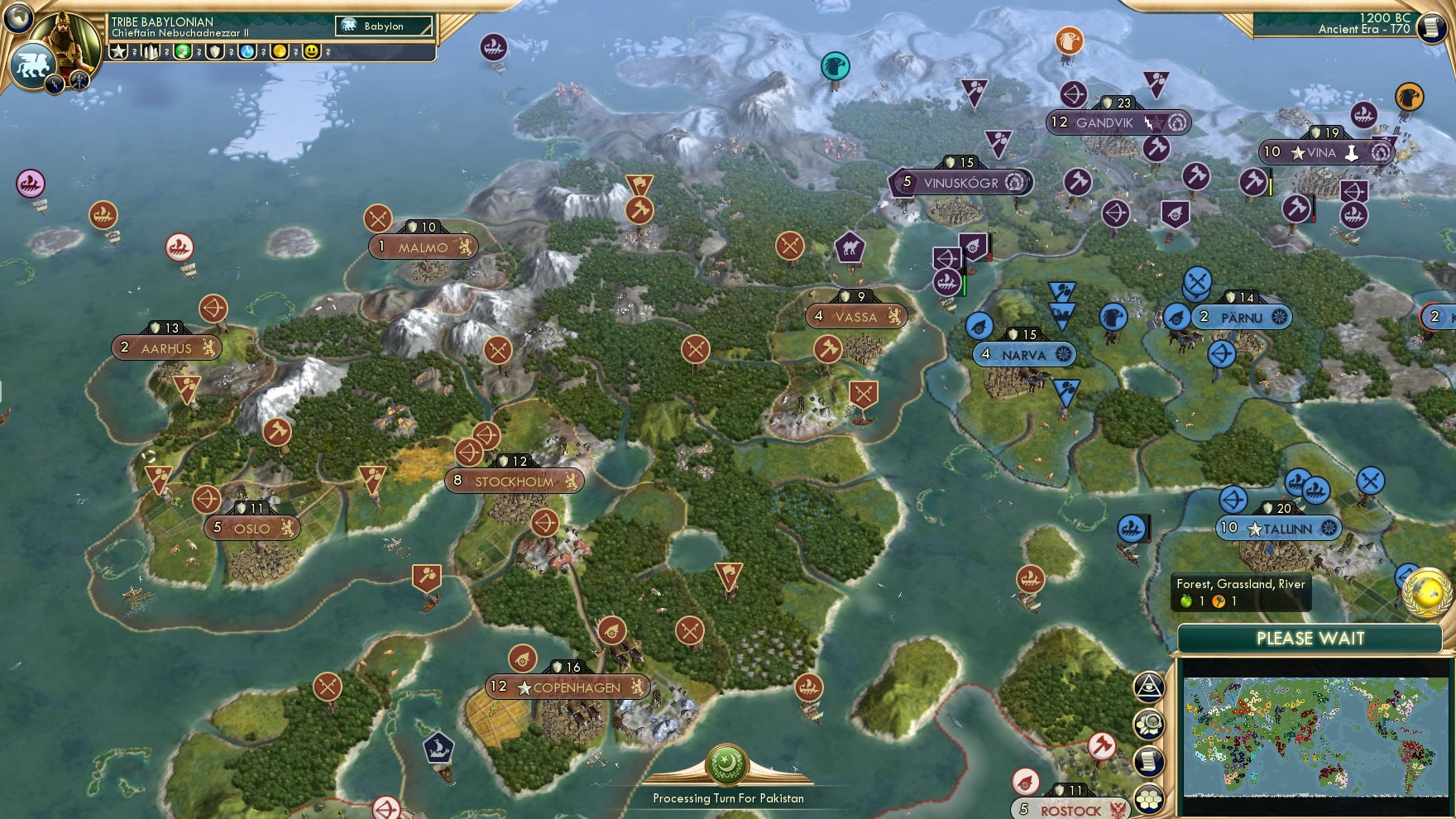Click the green culture icon in top bar
Screen dimensions: 1456x819
click(x=184, y=54)
